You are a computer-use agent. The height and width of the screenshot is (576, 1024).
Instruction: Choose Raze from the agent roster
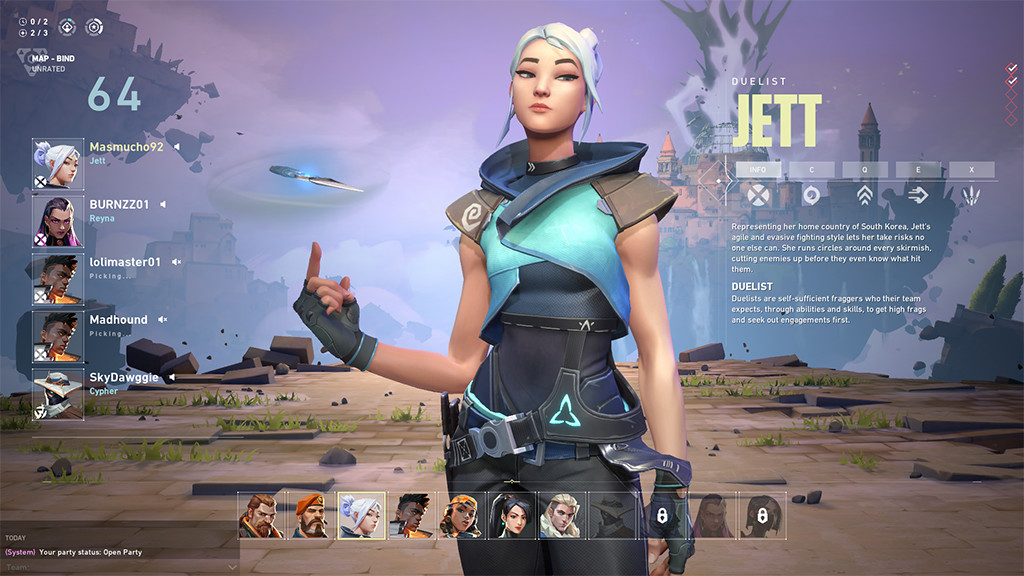pos(462,515)
